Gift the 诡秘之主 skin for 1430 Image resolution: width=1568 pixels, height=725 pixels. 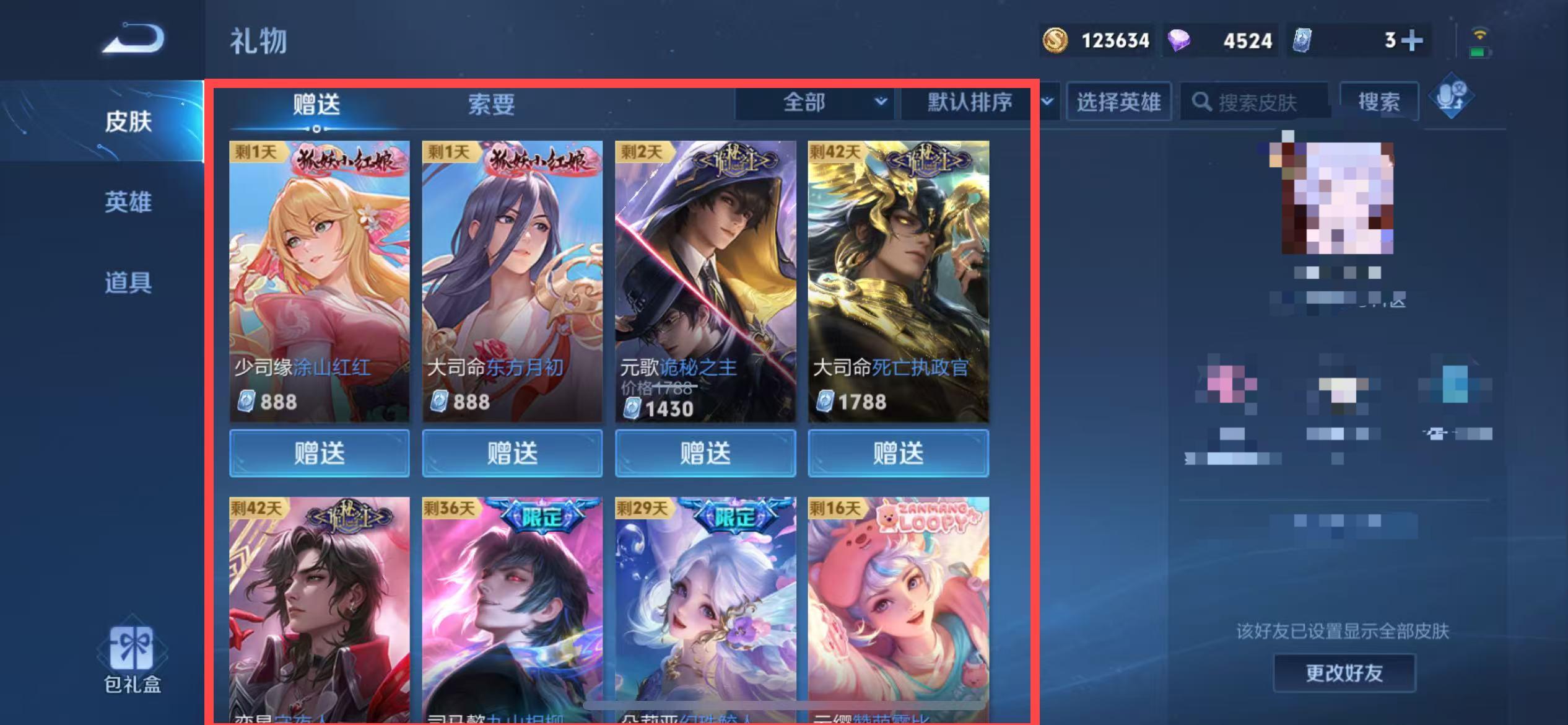point(705,453)
